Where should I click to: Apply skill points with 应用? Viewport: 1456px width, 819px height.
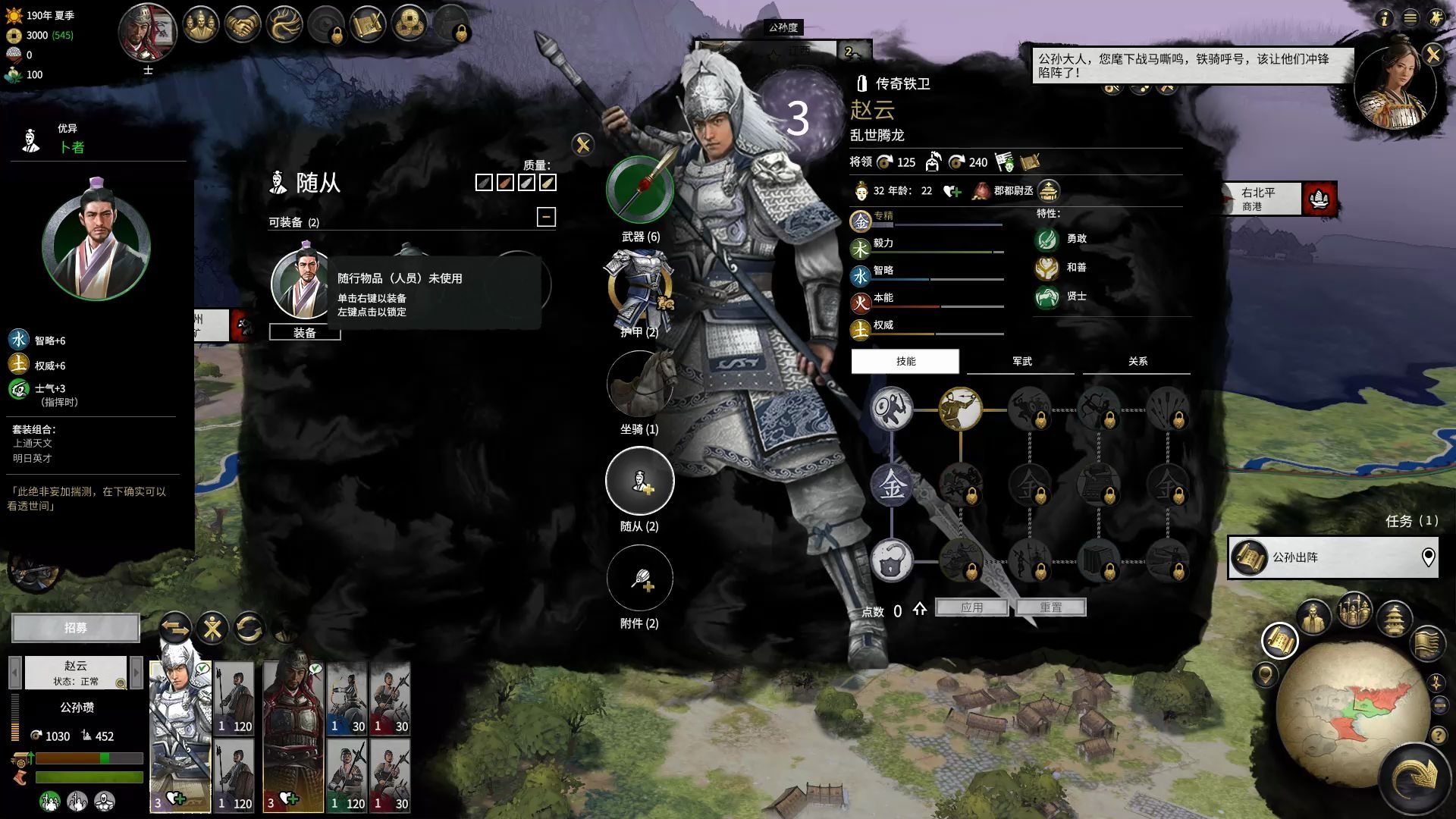(x=971, y=607)
